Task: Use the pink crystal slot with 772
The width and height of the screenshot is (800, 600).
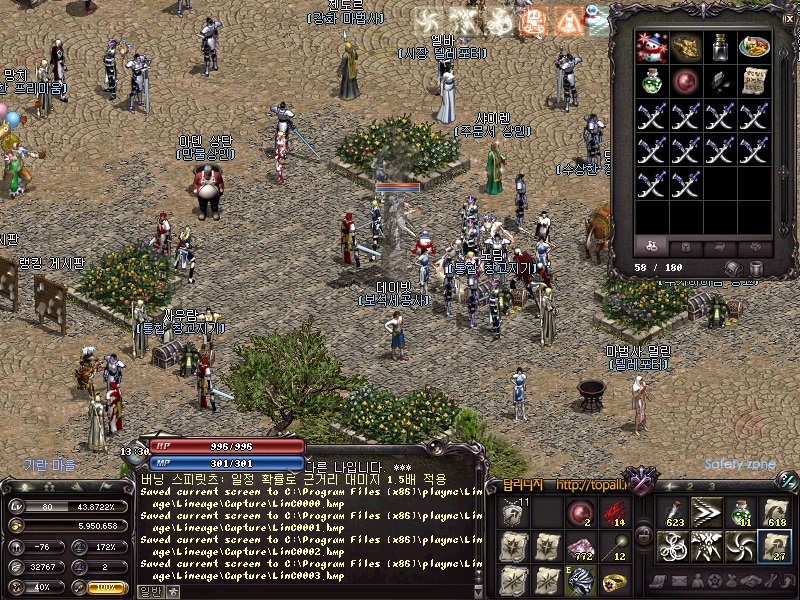Action: (x=582, y=546)
